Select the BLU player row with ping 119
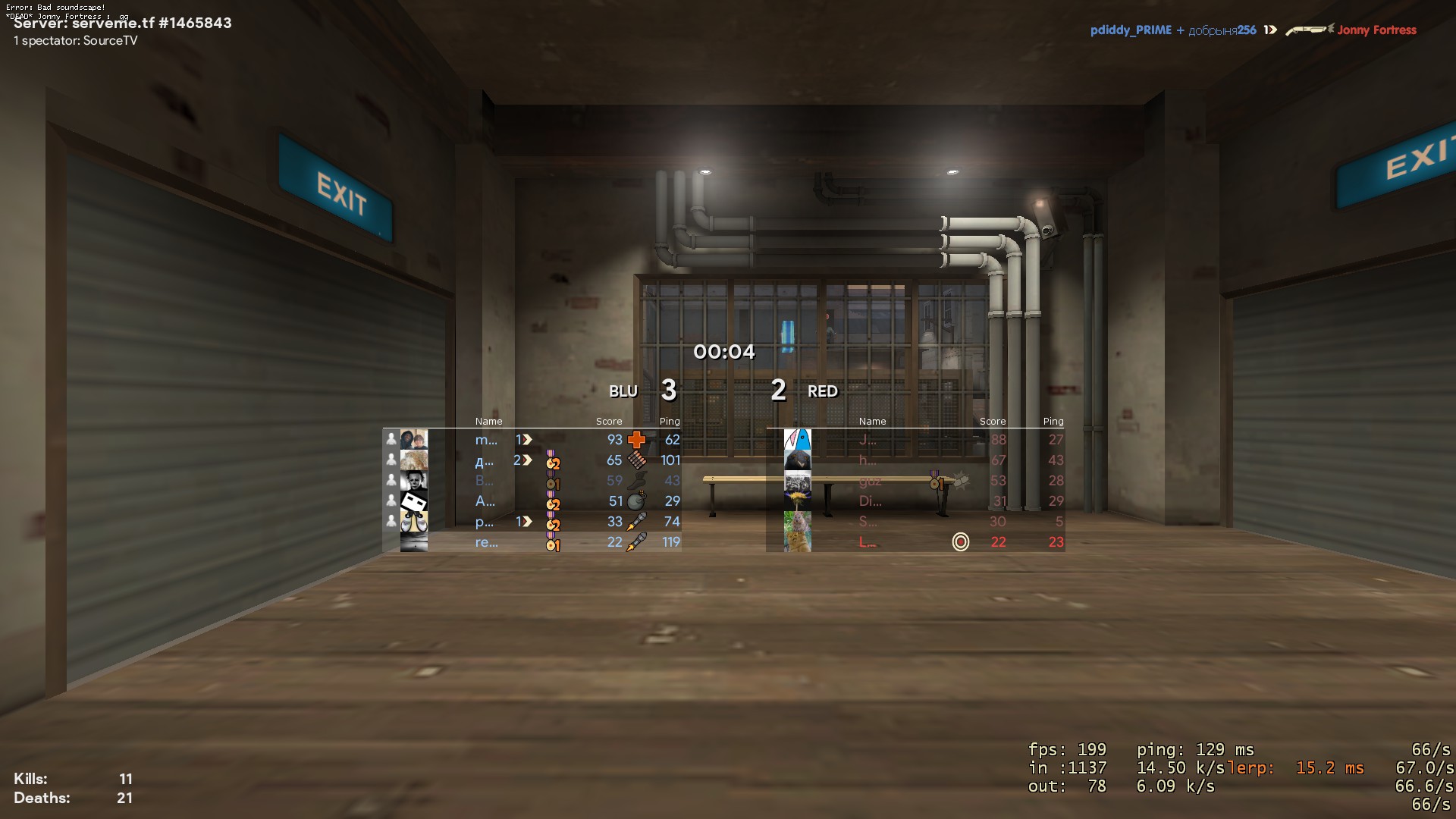The height and width of the screenshot is (819, 1456). pyautogui.click(x=531, y=542)
